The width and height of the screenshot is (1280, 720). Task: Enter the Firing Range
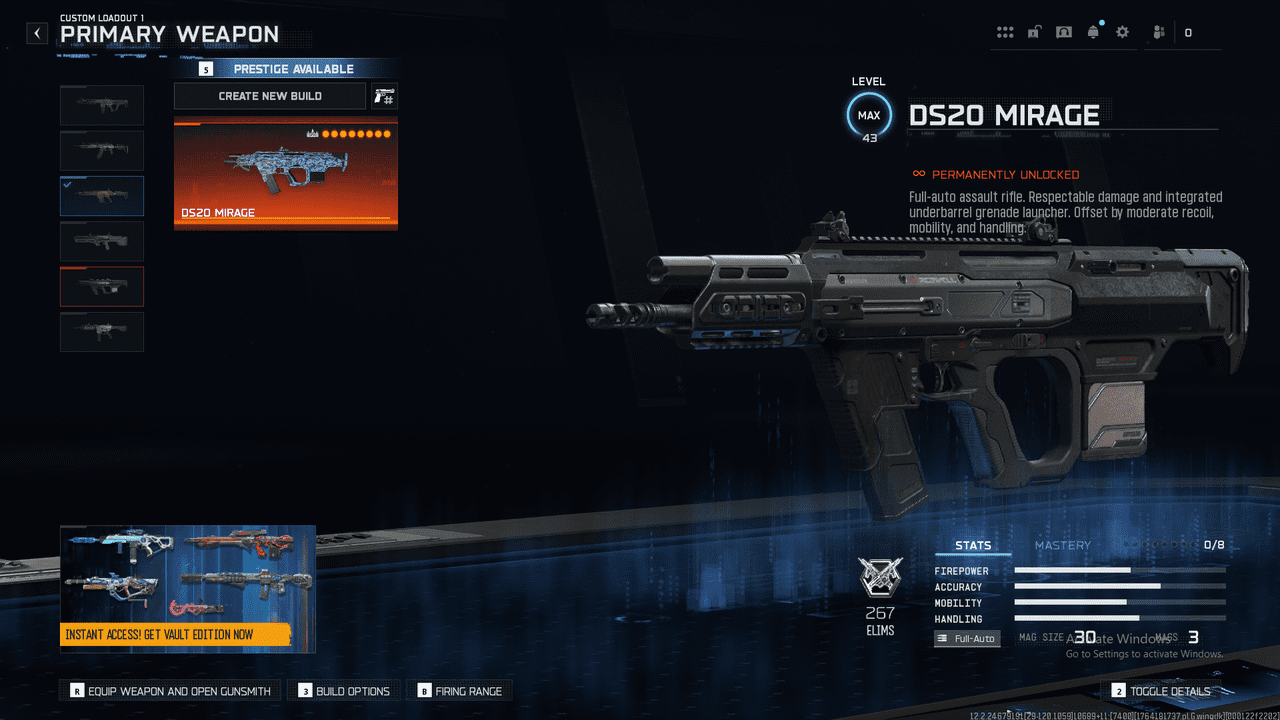tap(460, 691)
